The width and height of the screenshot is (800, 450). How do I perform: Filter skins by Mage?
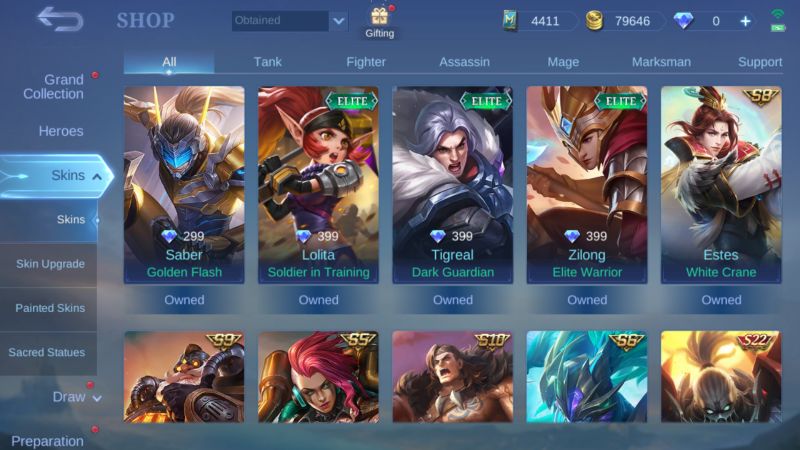pos(563,62)
